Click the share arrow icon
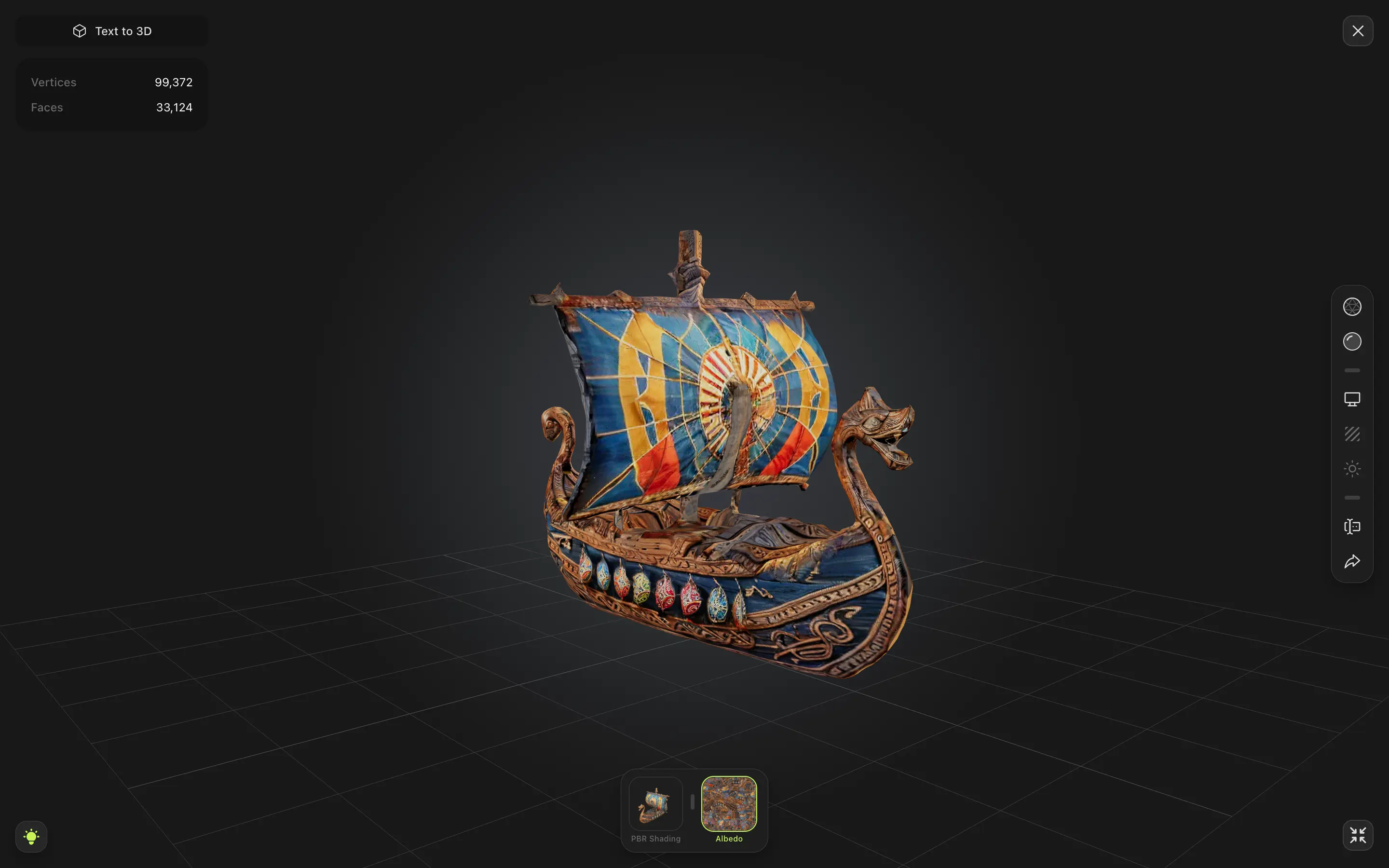 tap(1352, 561)
